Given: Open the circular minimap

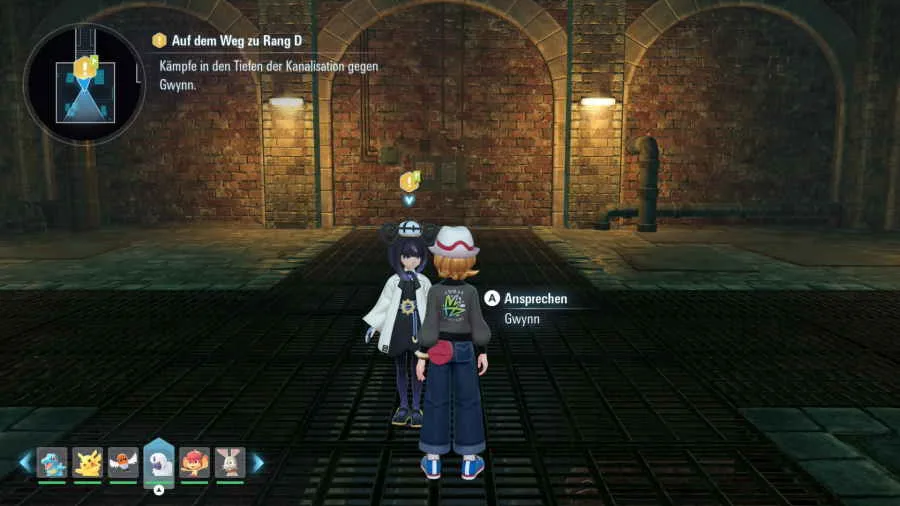Looking at the screenshot, I should [x=83, y=85].
